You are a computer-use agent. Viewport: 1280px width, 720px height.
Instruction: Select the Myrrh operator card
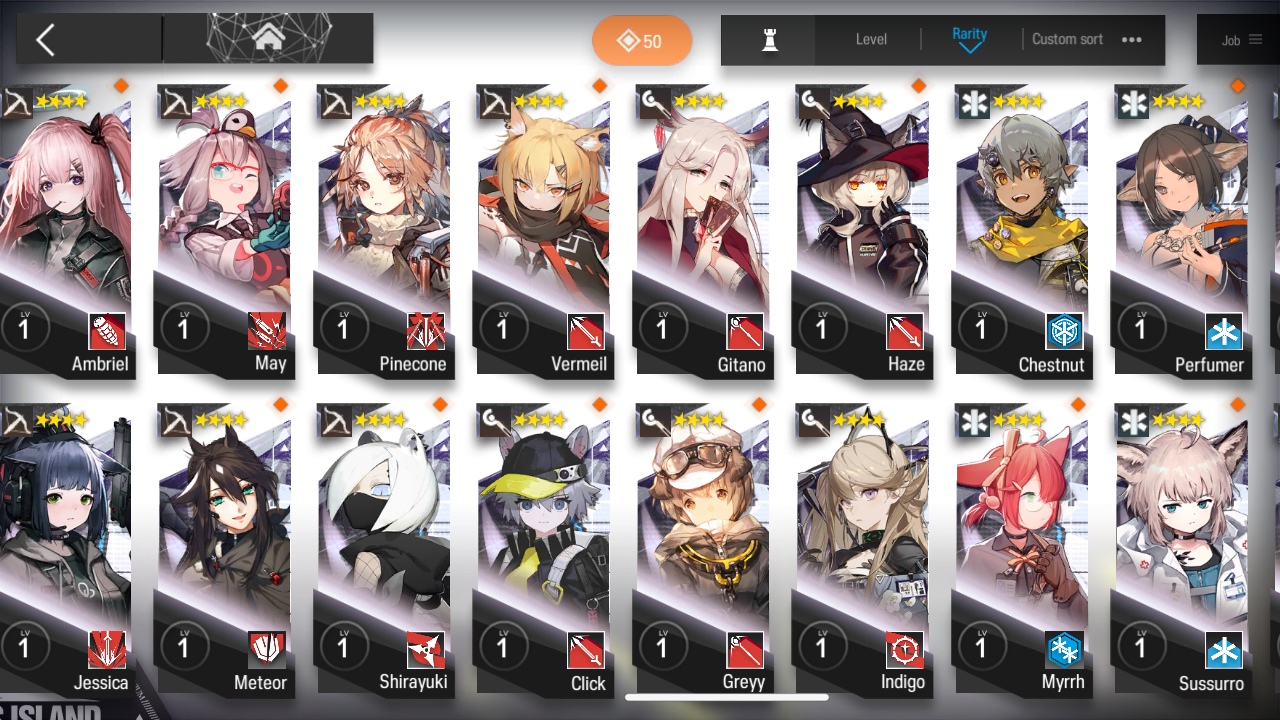(x=1022, y=550)
